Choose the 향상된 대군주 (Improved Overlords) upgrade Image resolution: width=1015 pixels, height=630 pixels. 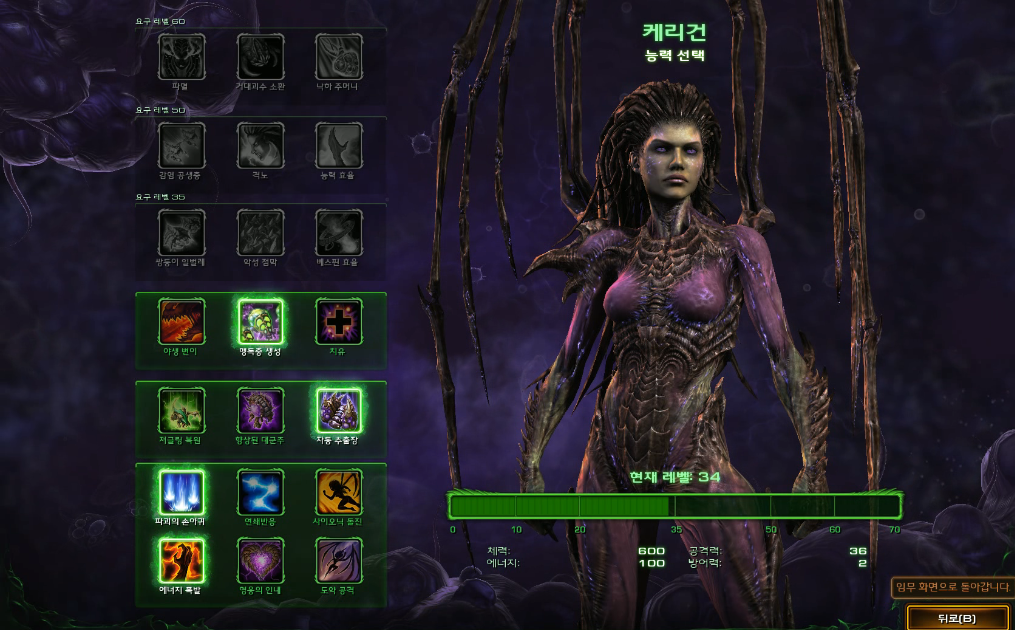point(260,410)
